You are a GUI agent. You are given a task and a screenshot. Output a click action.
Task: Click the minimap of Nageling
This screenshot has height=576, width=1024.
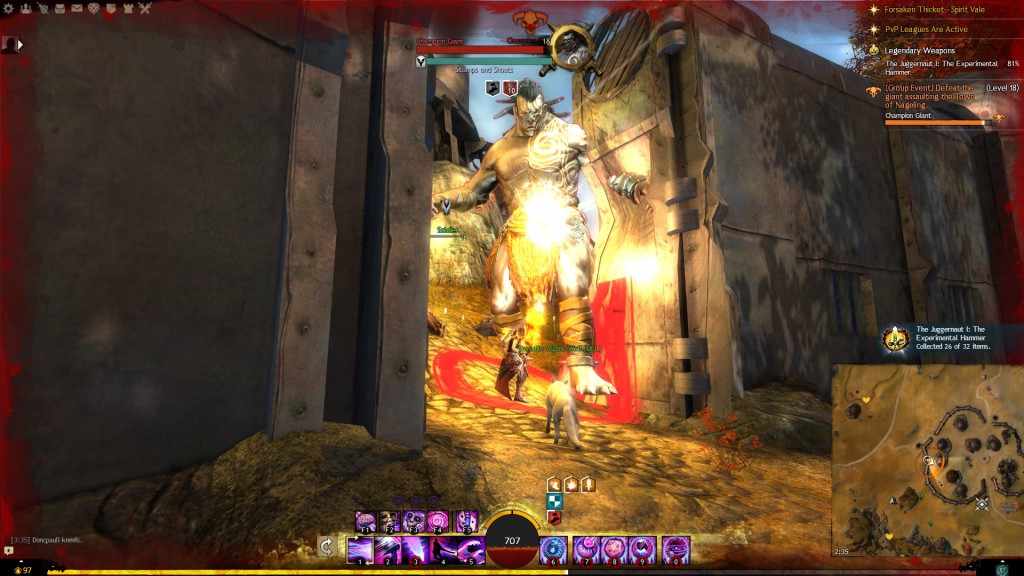[927, 460]
